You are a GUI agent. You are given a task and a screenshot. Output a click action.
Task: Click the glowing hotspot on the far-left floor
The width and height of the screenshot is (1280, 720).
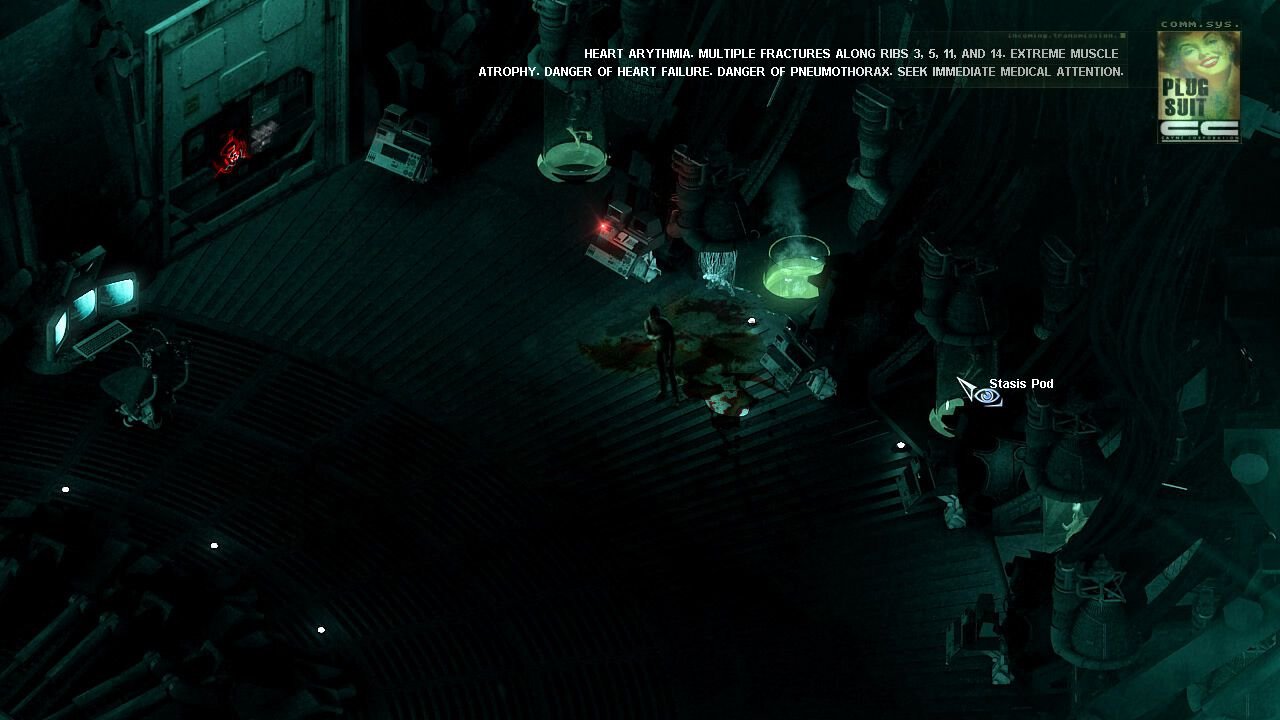tap(64, 489)
